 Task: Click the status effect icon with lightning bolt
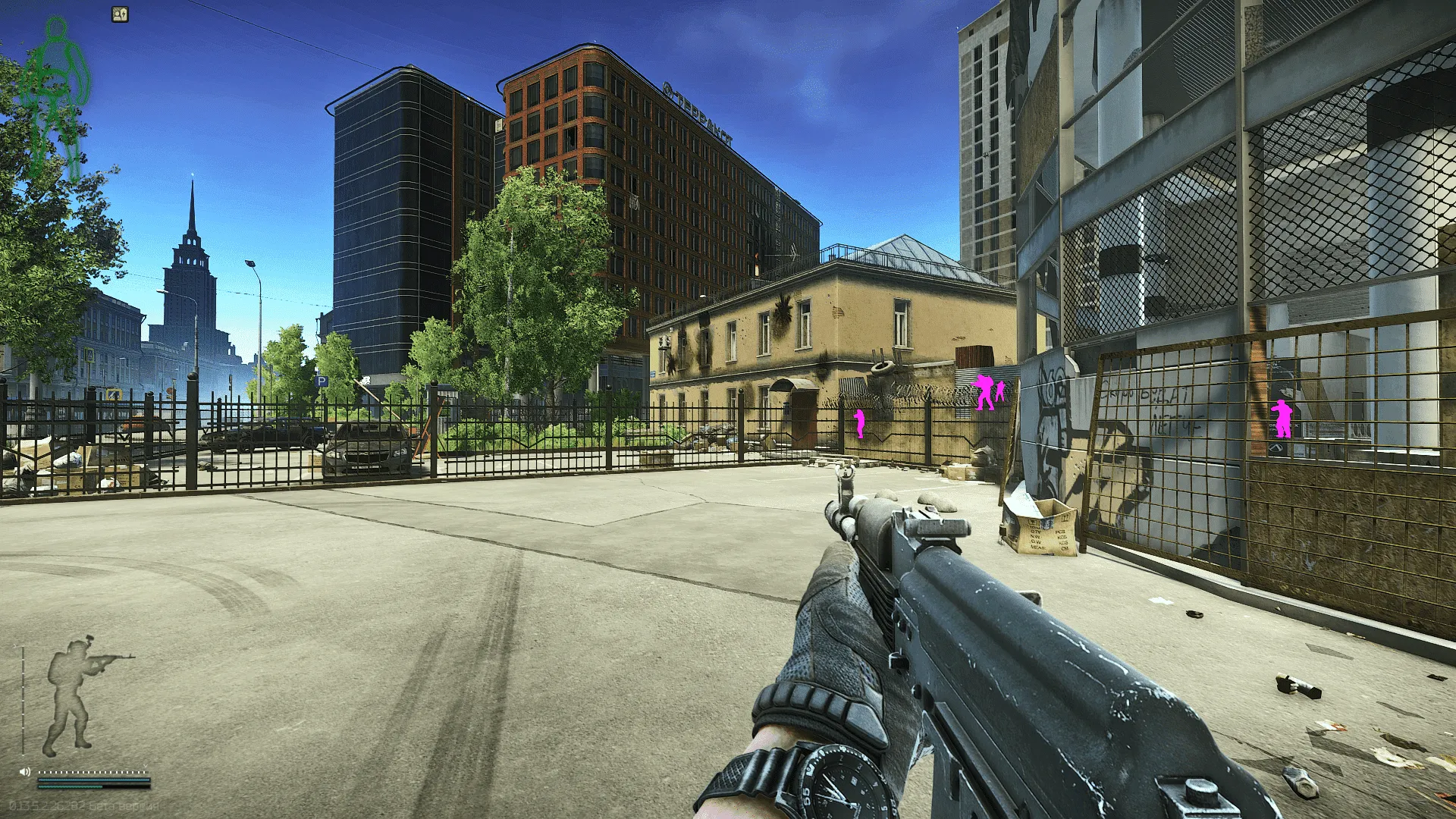(120, 14)
